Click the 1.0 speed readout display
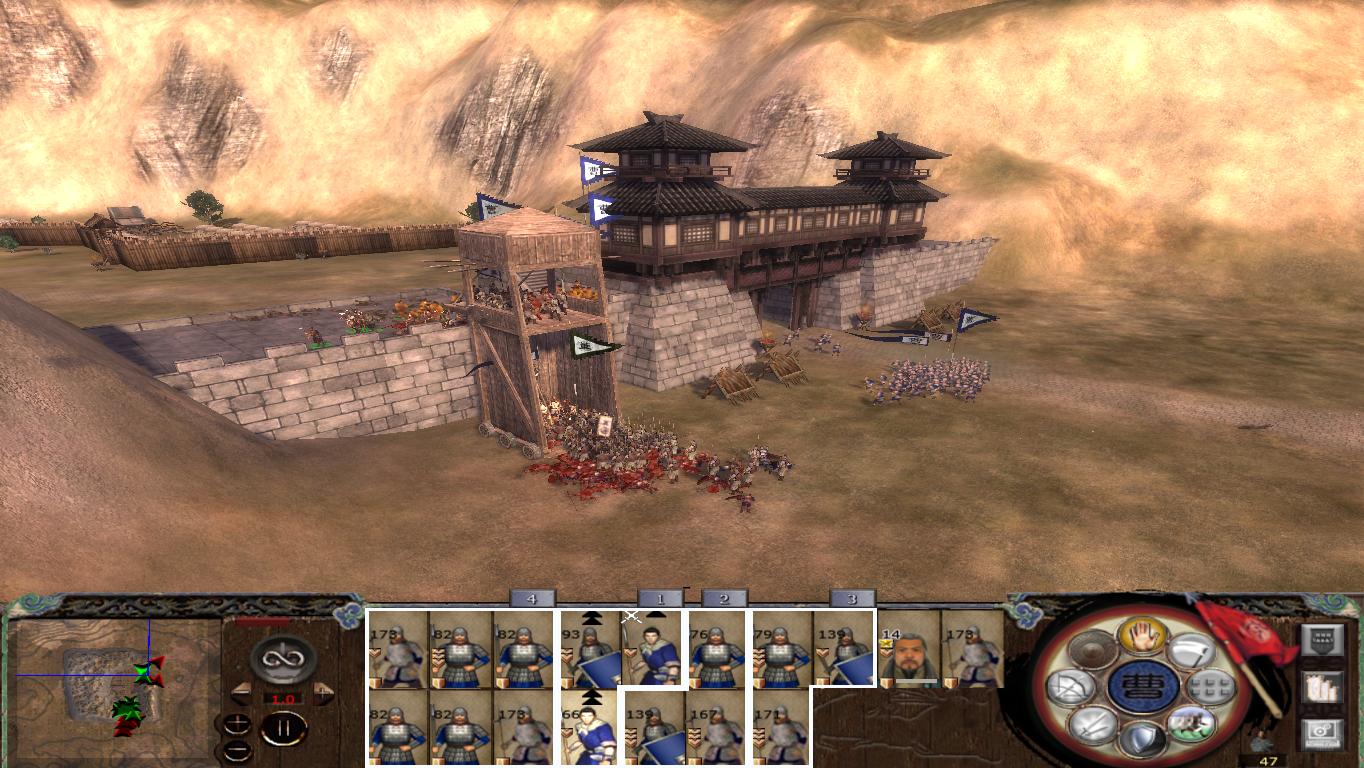The image size is (1364, 768). [x=286, y=698]
